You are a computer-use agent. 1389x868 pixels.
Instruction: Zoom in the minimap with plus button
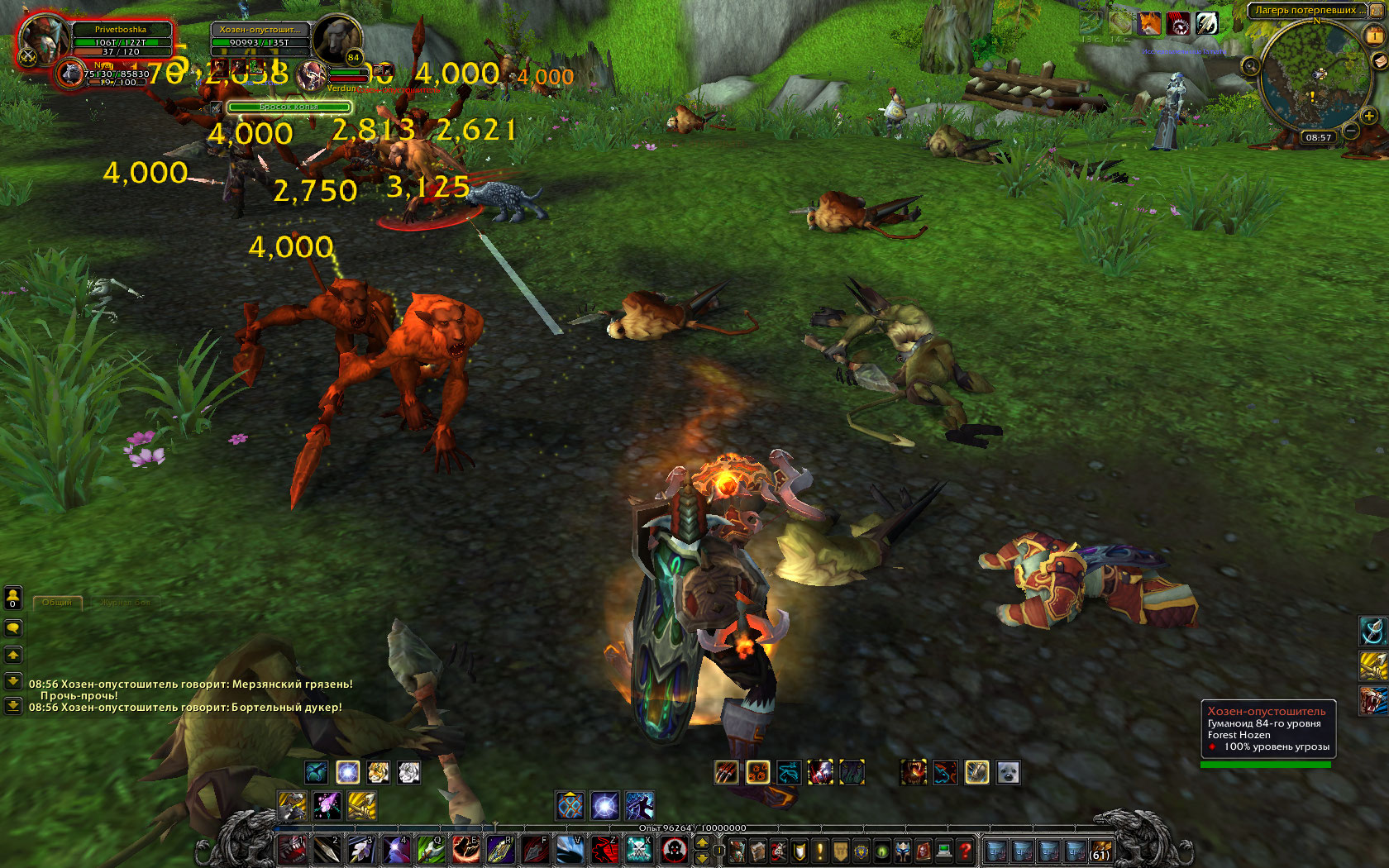coord(1369,117)
